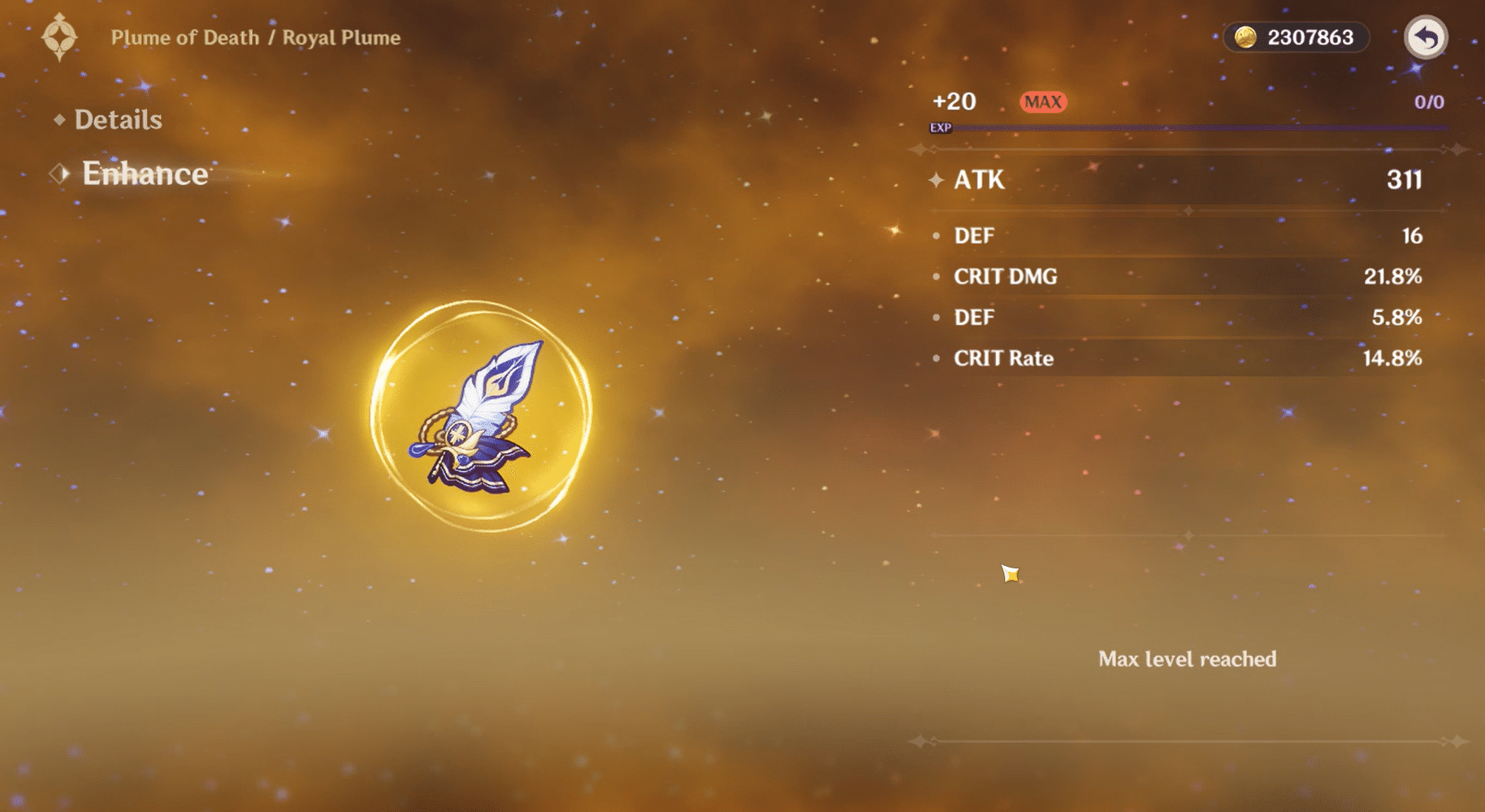This screenshot has width=1485, height=812.
Task: Select the bullet marker next to CRIT DMG
Action: click(938, 276)
